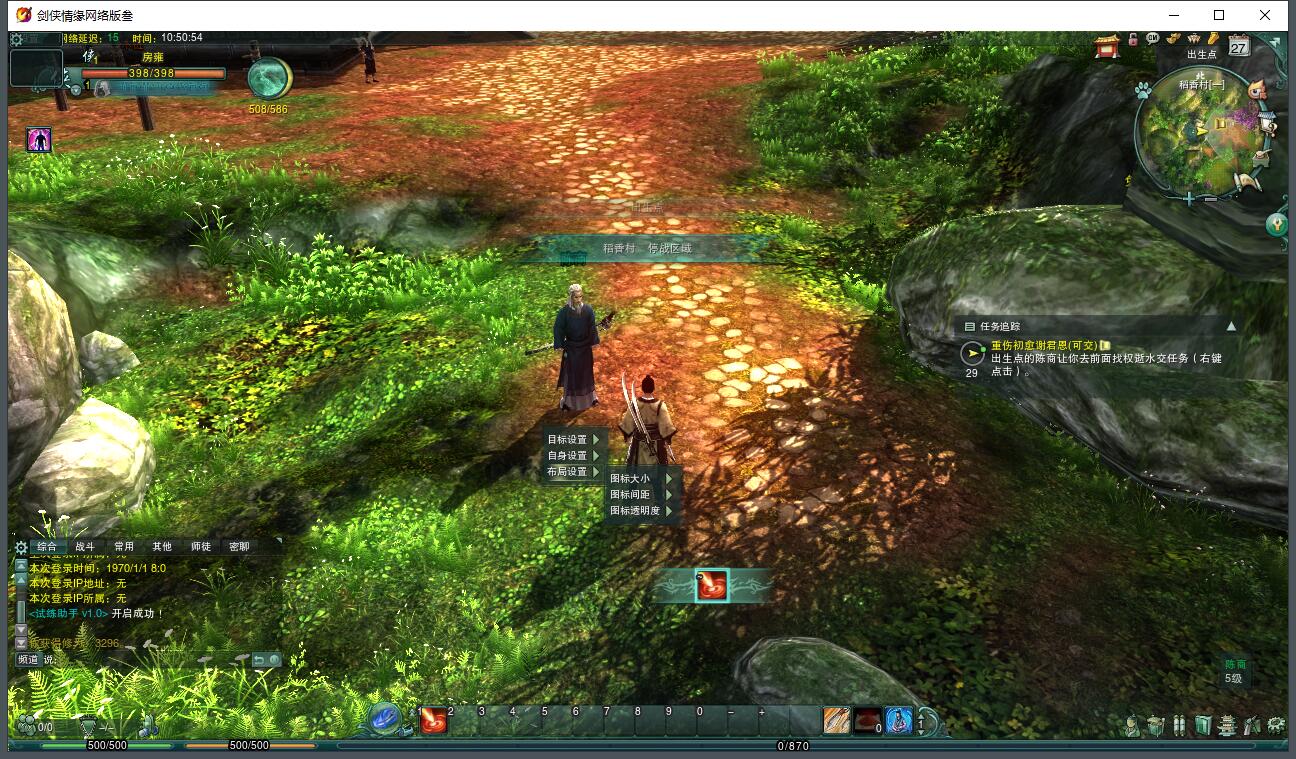The width and height of the screenshot is (1296, 759).
Task: Open chat settings gear icon
Action: pyautogui.click(x=21, y=547)
